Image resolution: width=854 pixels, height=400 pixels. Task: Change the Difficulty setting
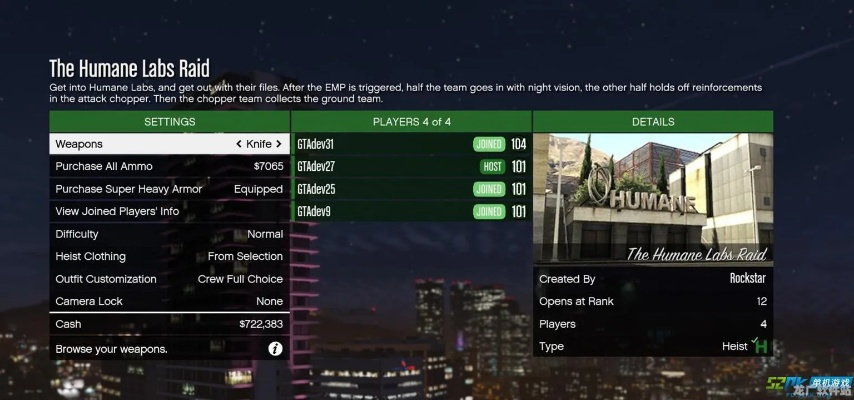pos(169,234)
